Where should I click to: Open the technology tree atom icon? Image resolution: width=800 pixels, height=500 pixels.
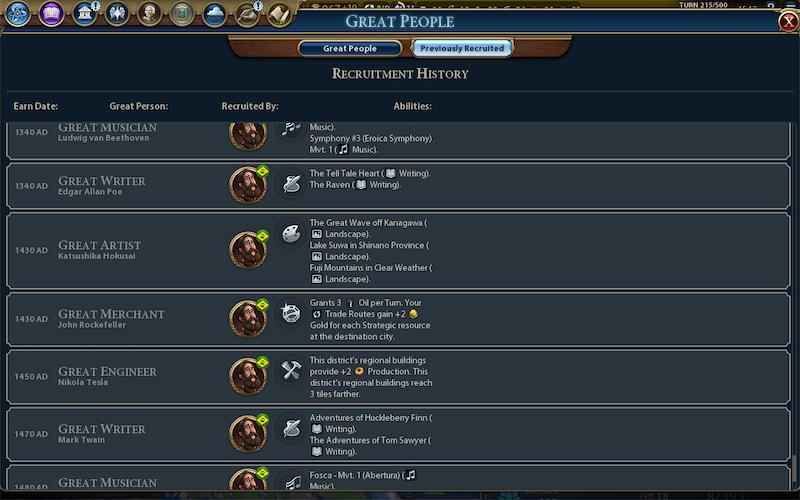coord(18,14)
